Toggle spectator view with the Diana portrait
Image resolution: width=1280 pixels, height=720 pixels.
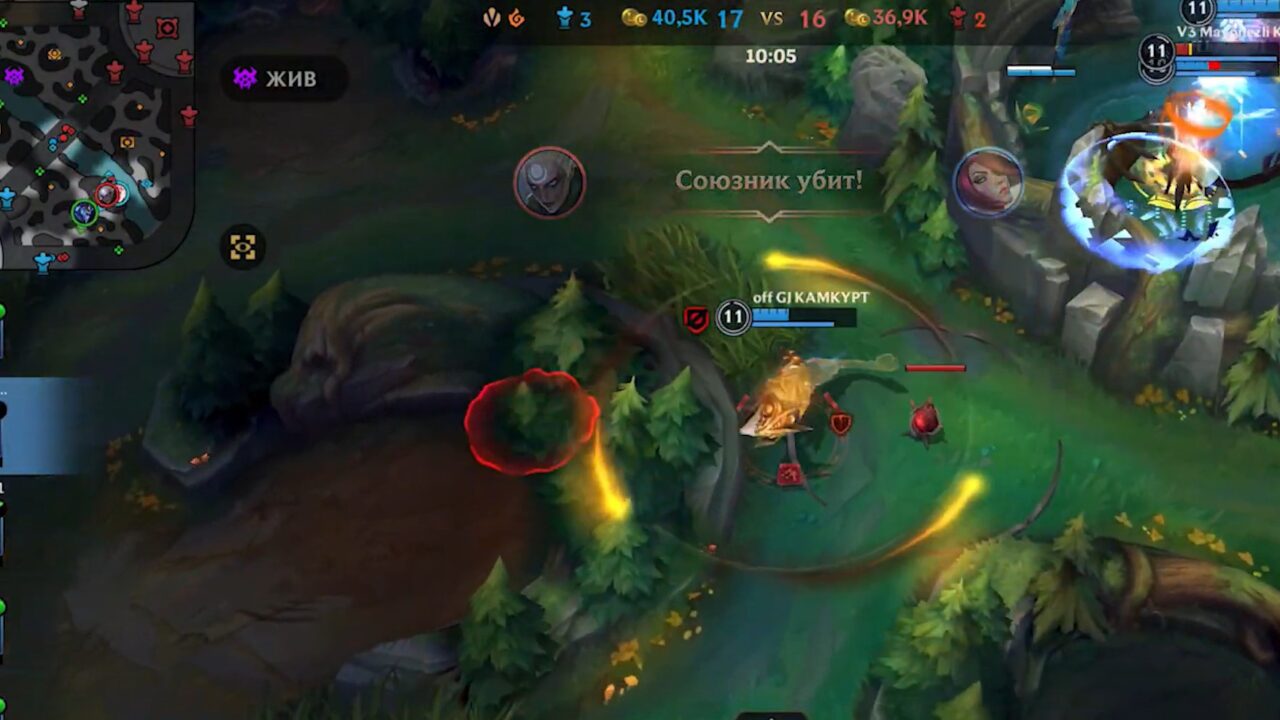[549, 183]
